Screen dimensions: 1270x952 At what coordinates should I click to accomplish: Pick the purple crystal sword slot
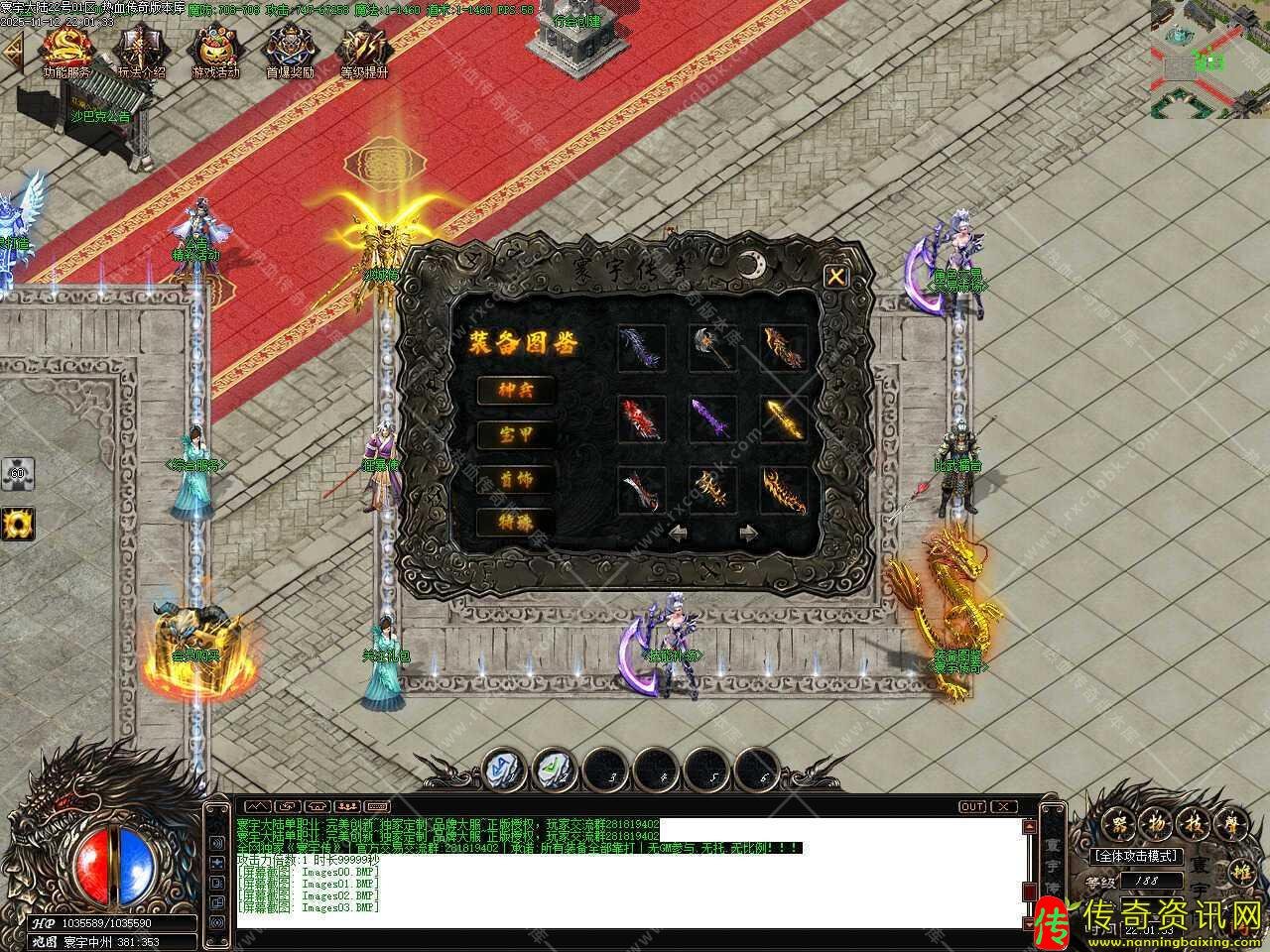coord(711,418)
